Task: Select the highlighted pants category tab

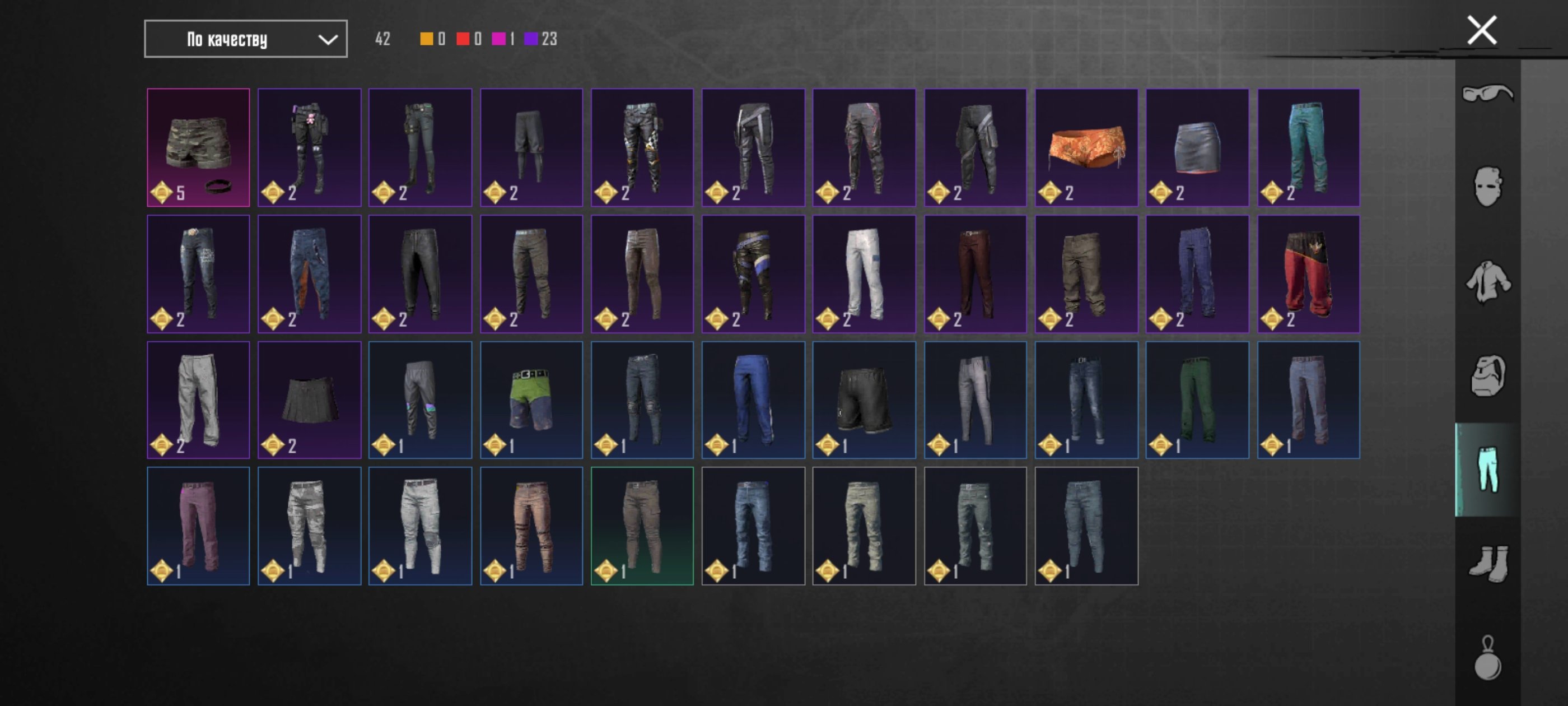Action: coord(1487,469)
